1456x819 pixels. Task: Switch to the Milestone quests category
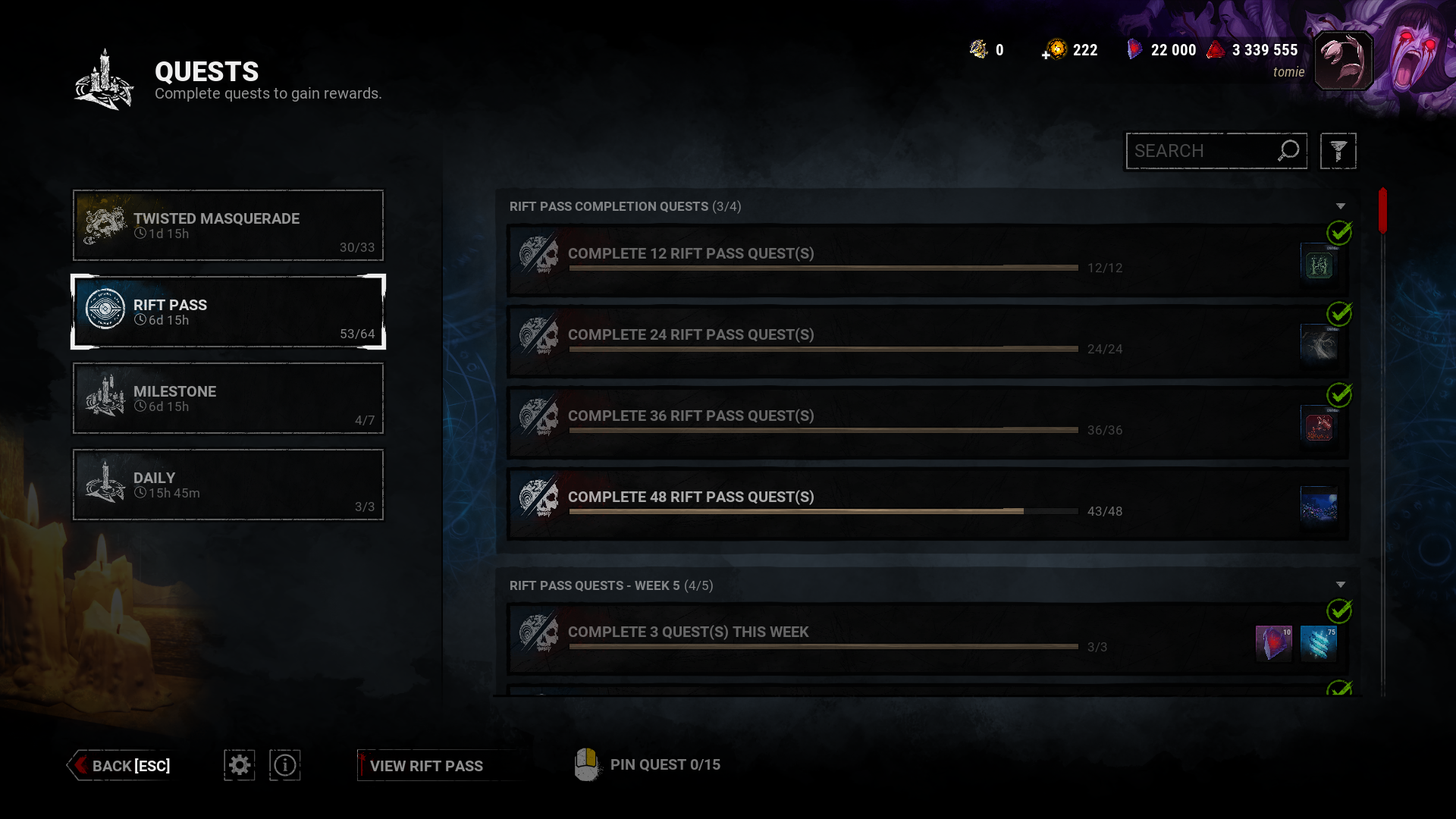point(227,398)
